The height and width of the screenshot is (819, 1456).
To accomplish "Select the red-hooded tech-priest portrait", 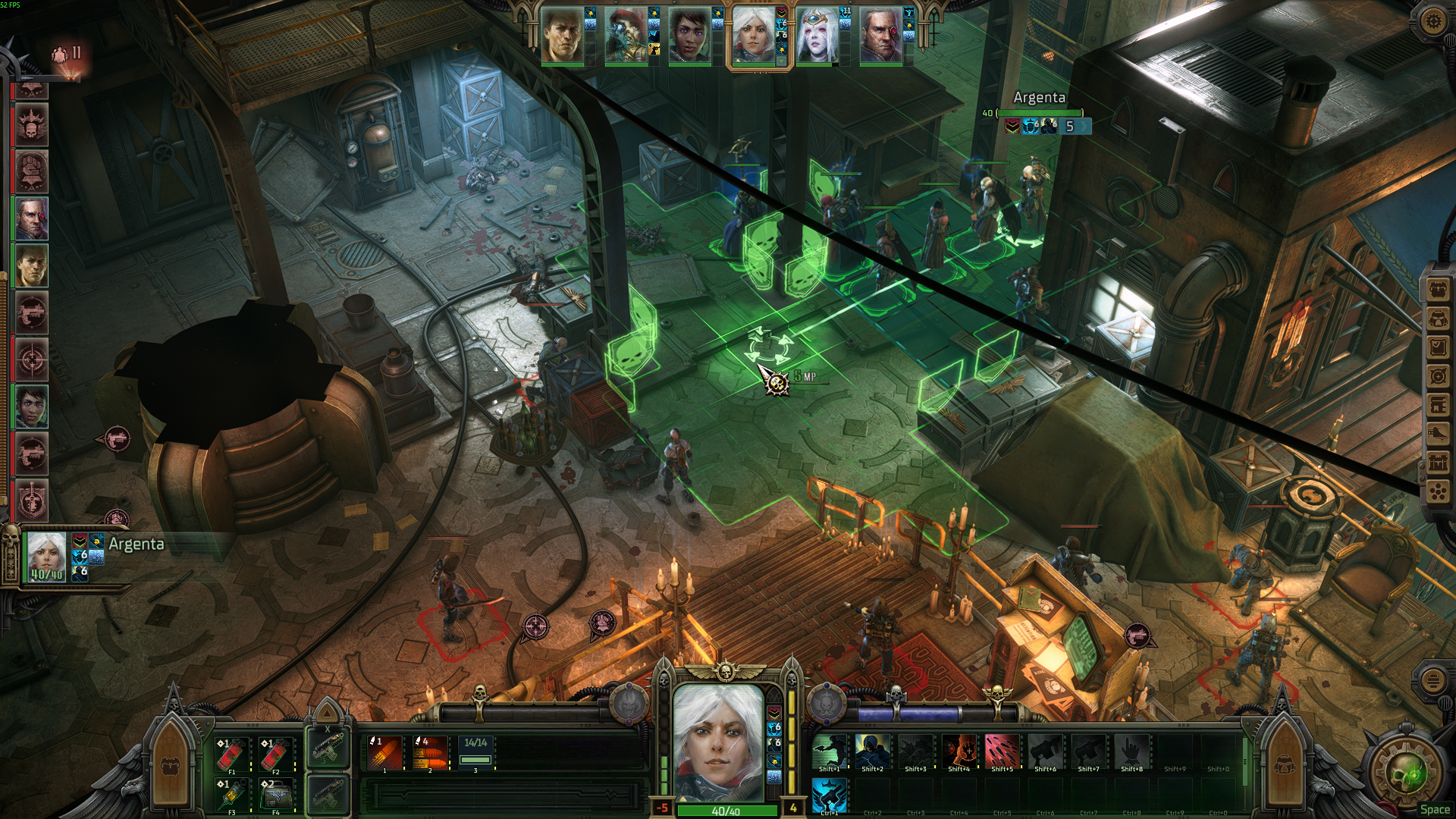I will [626, 36].
